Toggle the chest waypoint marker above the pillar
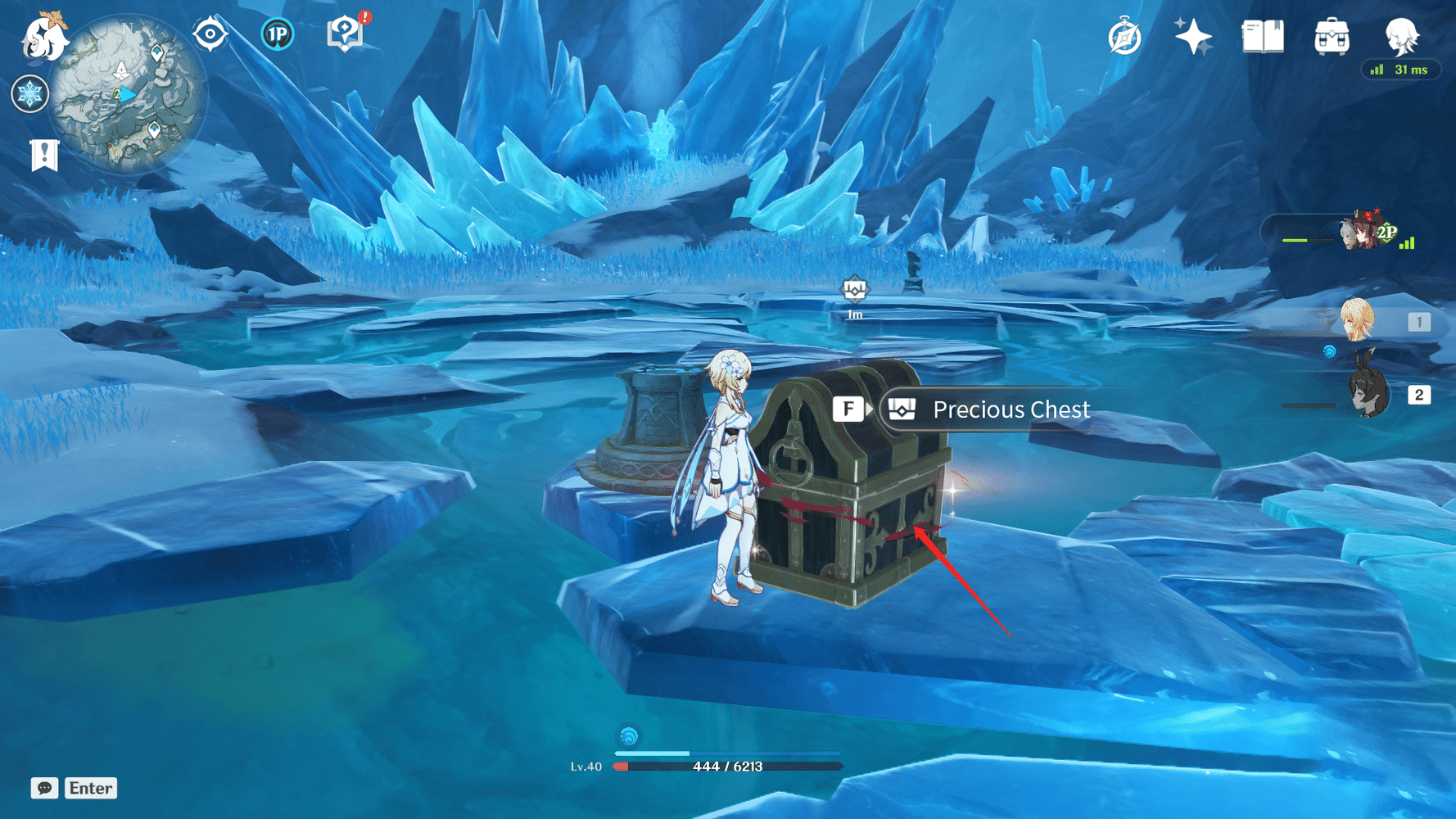This screenshot has width=1456, height=819. tap(853, 288)
